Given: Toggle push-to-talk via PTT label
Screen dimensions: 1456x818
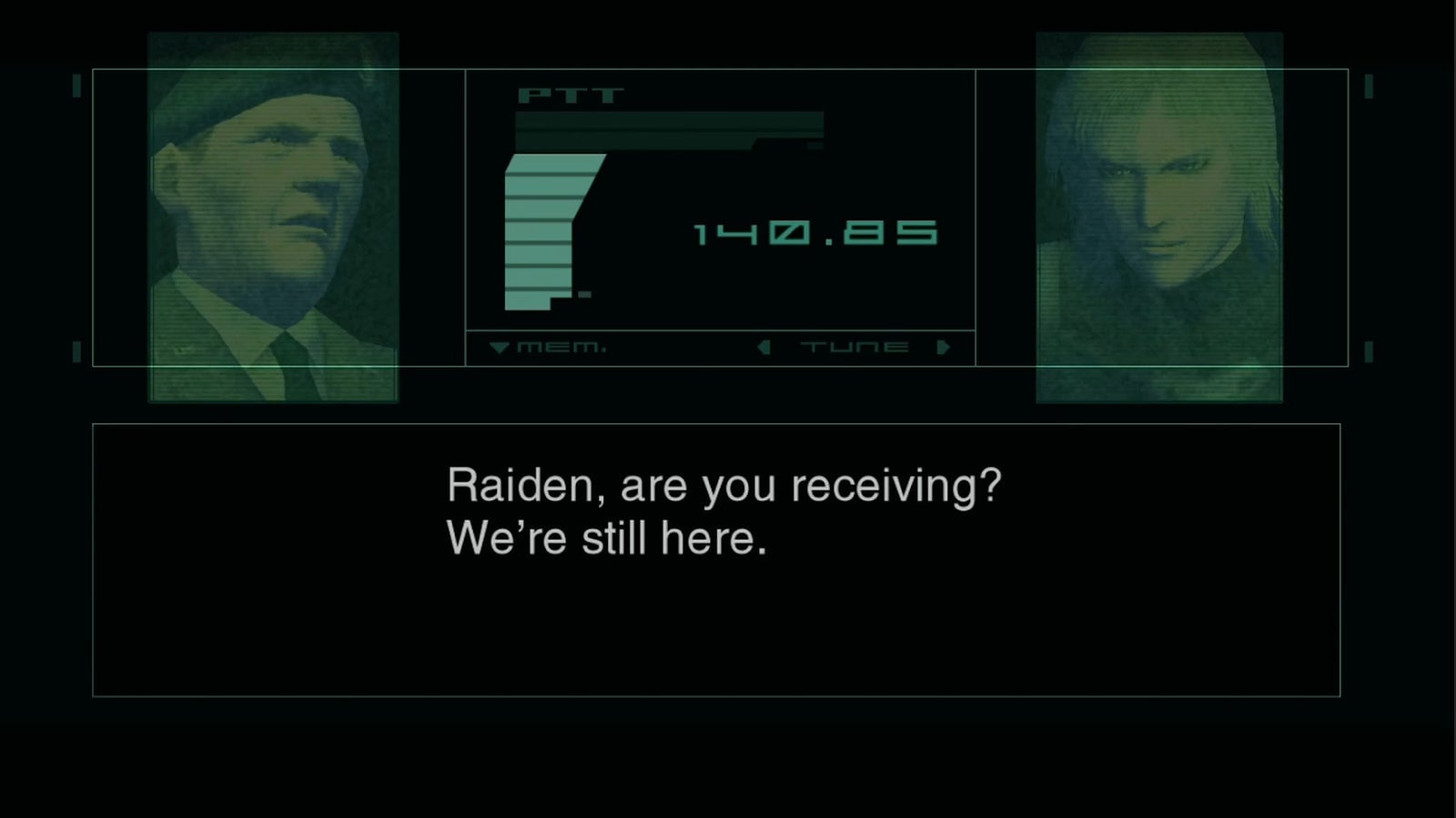Looking at the screenshot, I should point(569,94).
